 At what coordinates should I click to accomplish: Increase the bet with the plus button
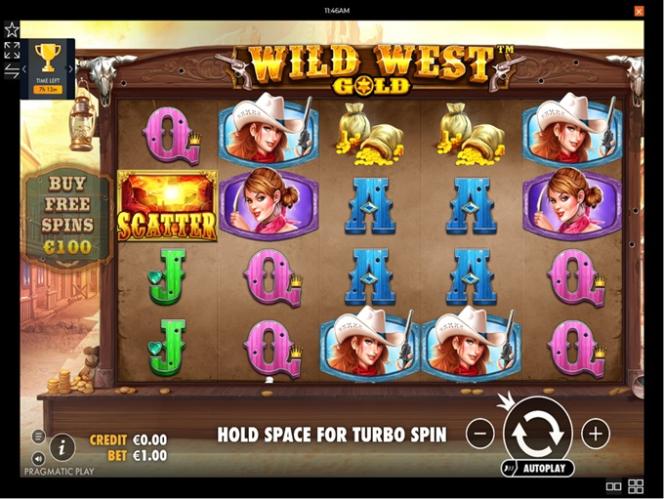(x=596, y=434)
